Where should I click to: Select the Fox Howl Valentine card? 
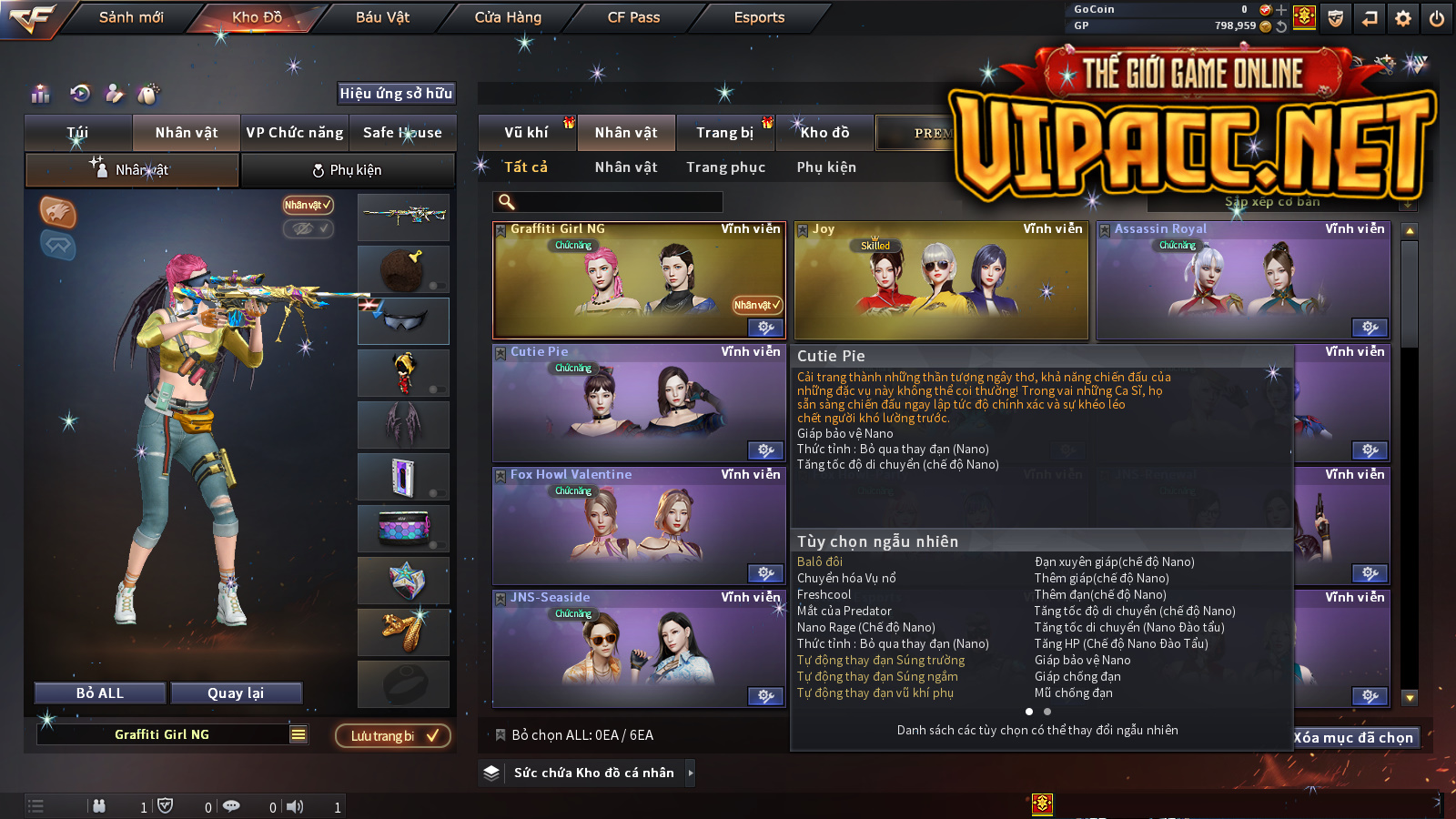(639, 526)
